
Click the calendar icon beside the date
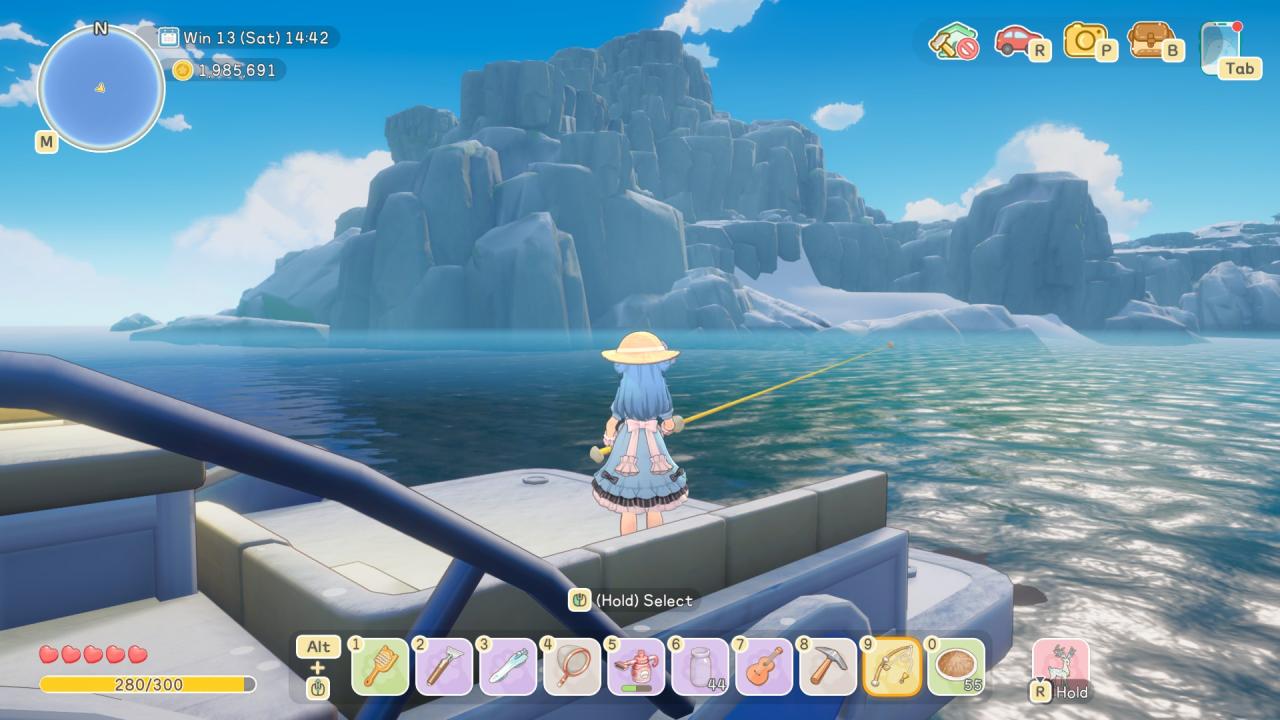(x=168, y=38)
